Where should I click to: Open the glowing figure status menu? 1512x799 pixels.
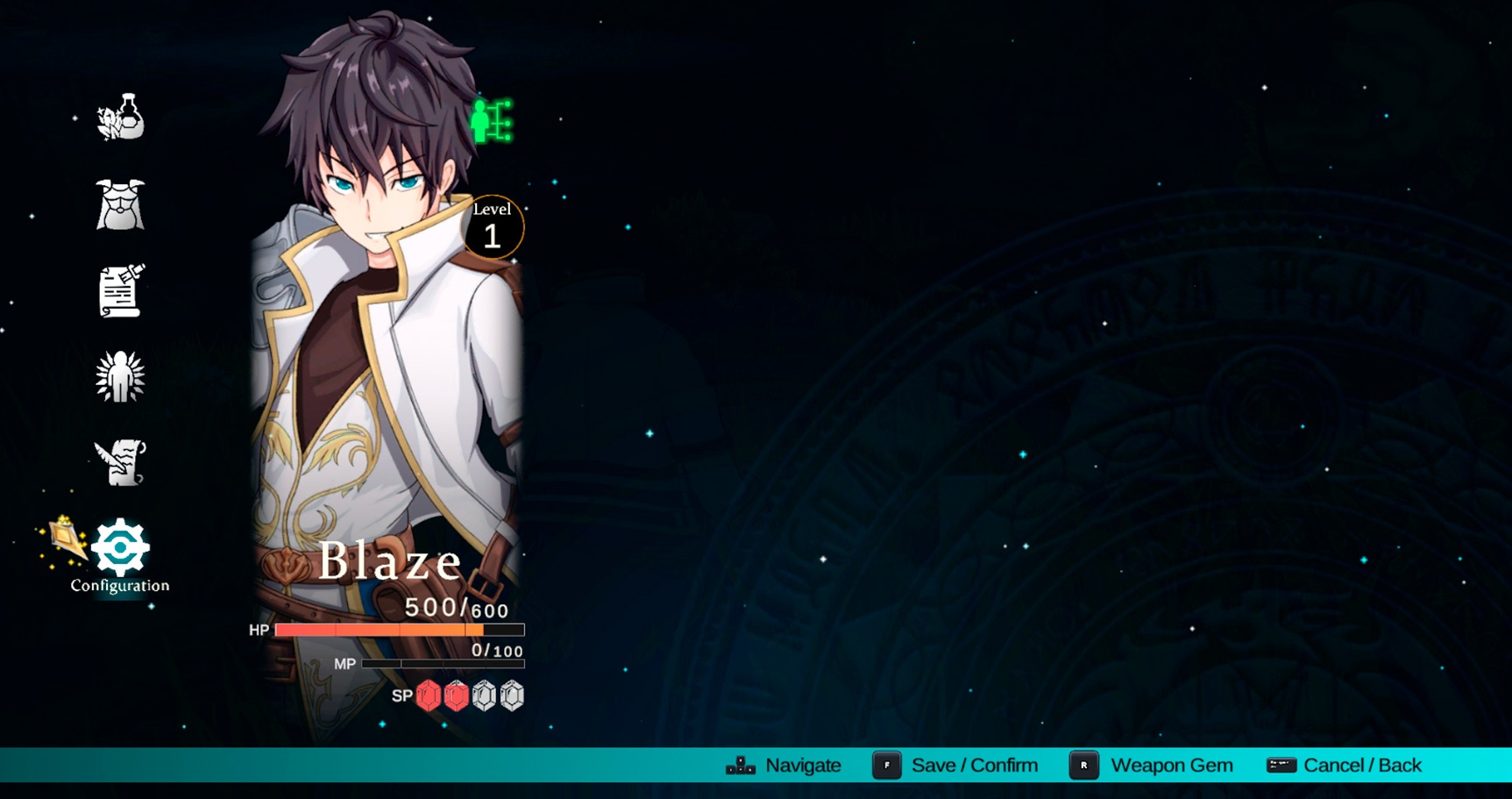(120, 377)
